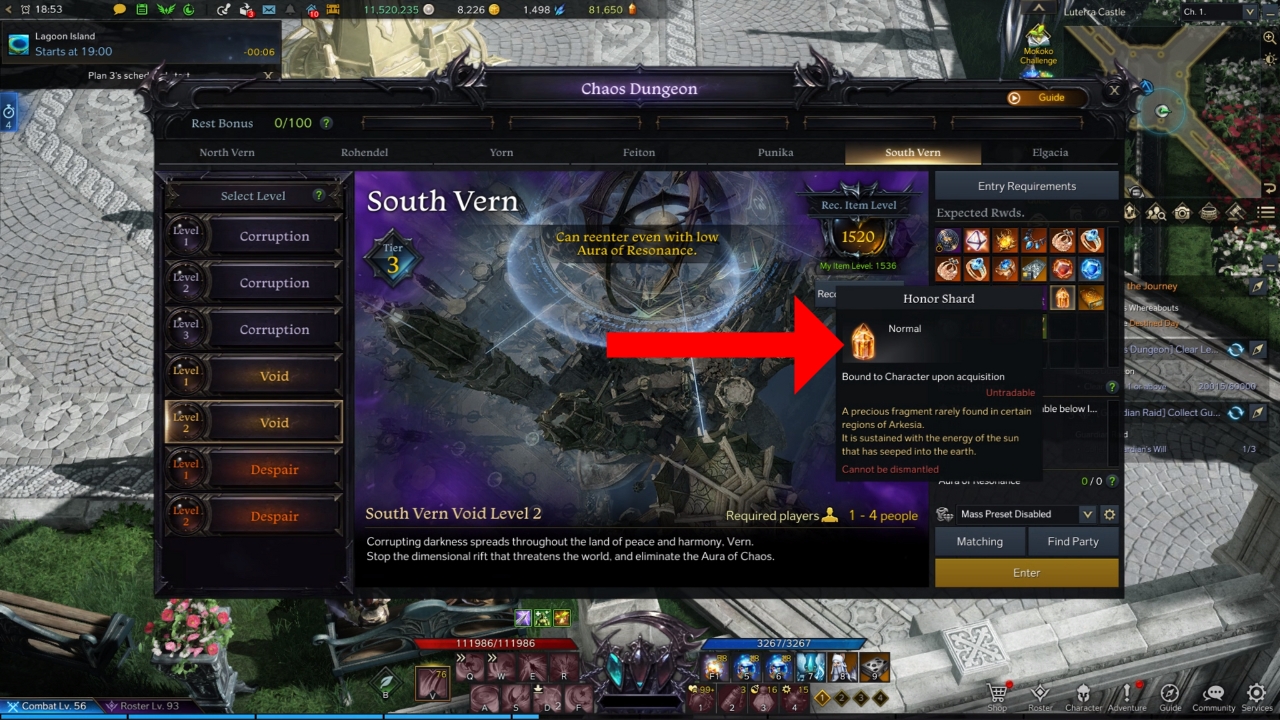This screenshot has height=720, width=1280.
Task: Open the Shop via the cart icon
Action: coord(996,692)
